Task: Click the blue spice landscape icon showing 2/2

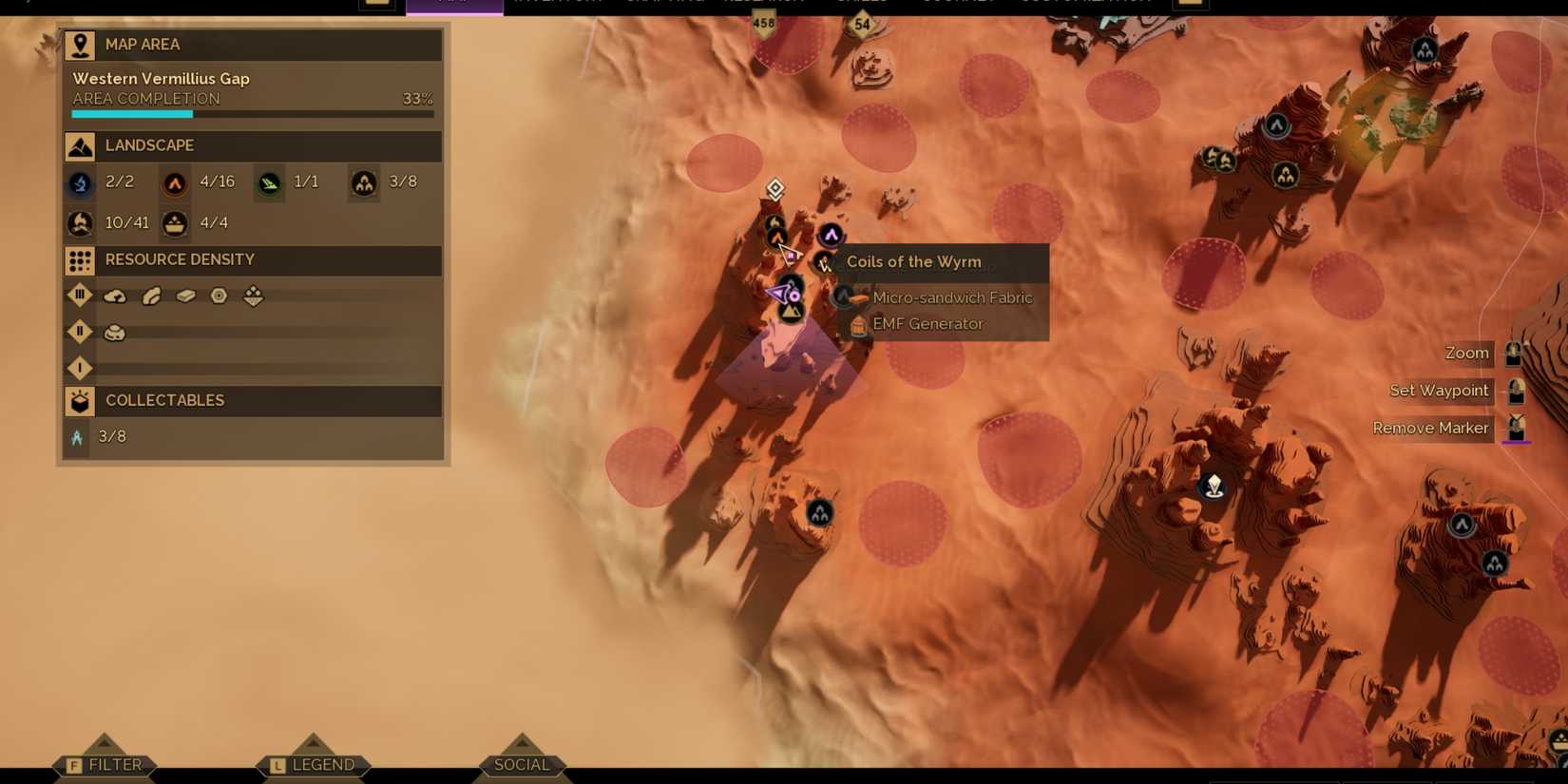Action: pyautogui.click(x=80, y=182)
